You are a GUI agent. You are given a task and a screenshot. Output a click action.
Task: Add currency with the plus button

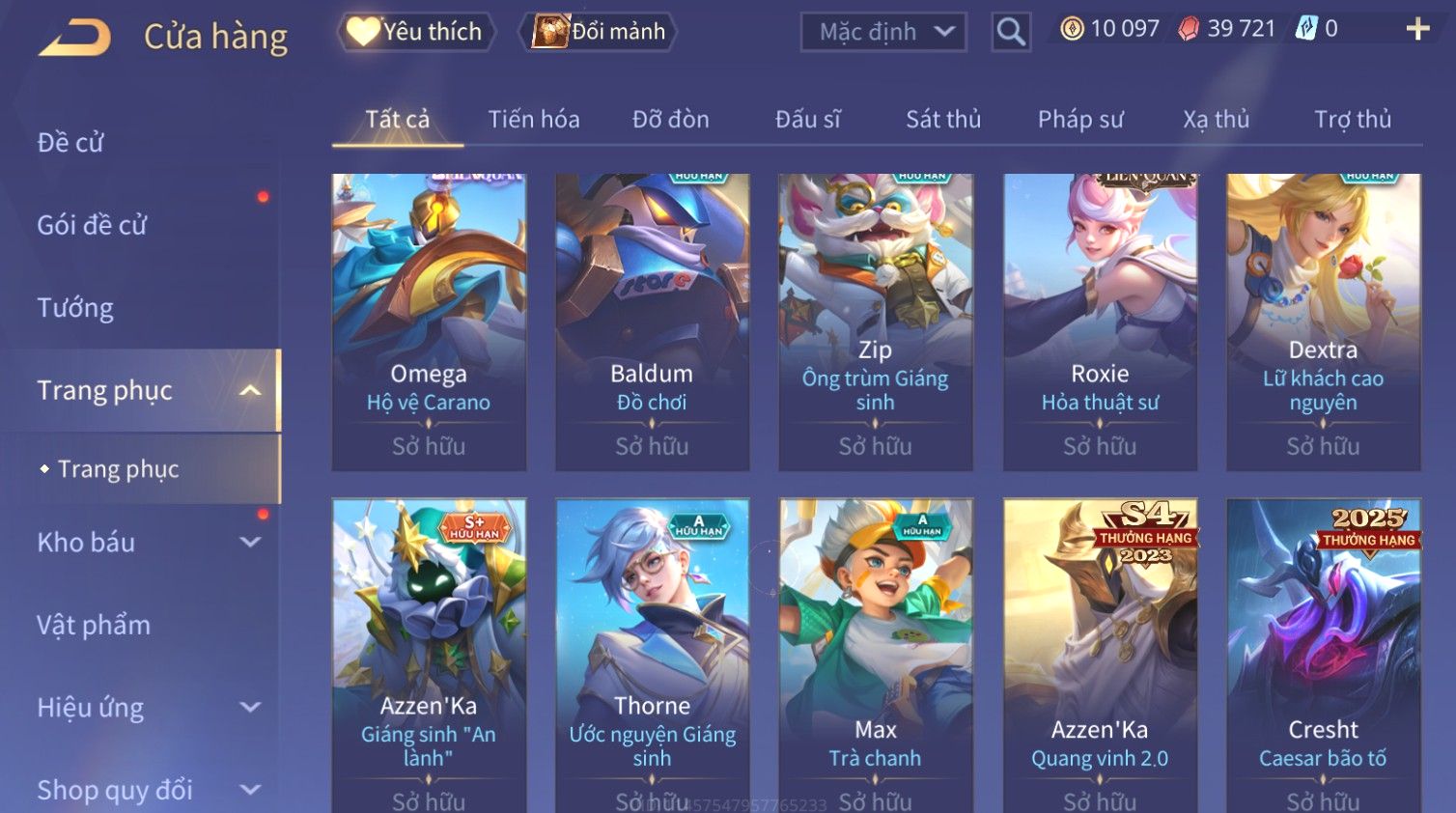pyautogui.click(x=1417, y=29)
